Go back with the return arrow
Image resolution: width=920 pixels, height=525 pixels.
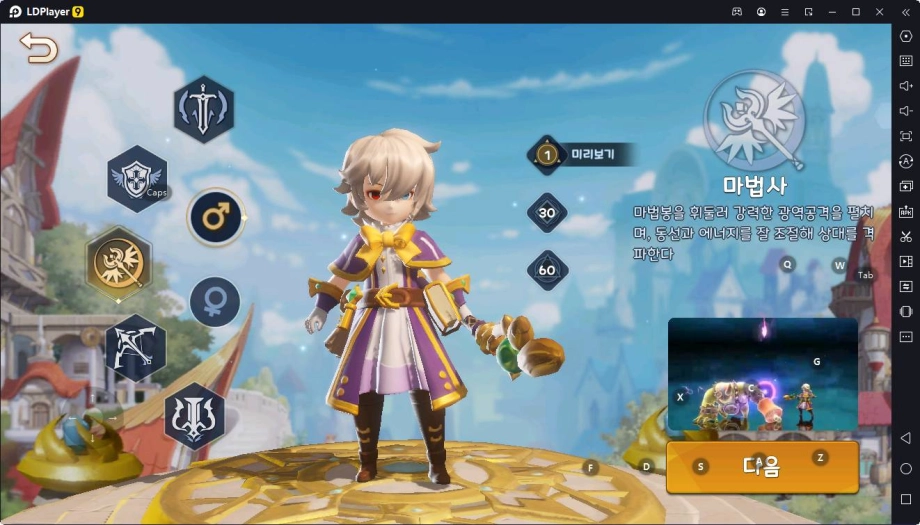pyautogui.click(x=38, y=47)
